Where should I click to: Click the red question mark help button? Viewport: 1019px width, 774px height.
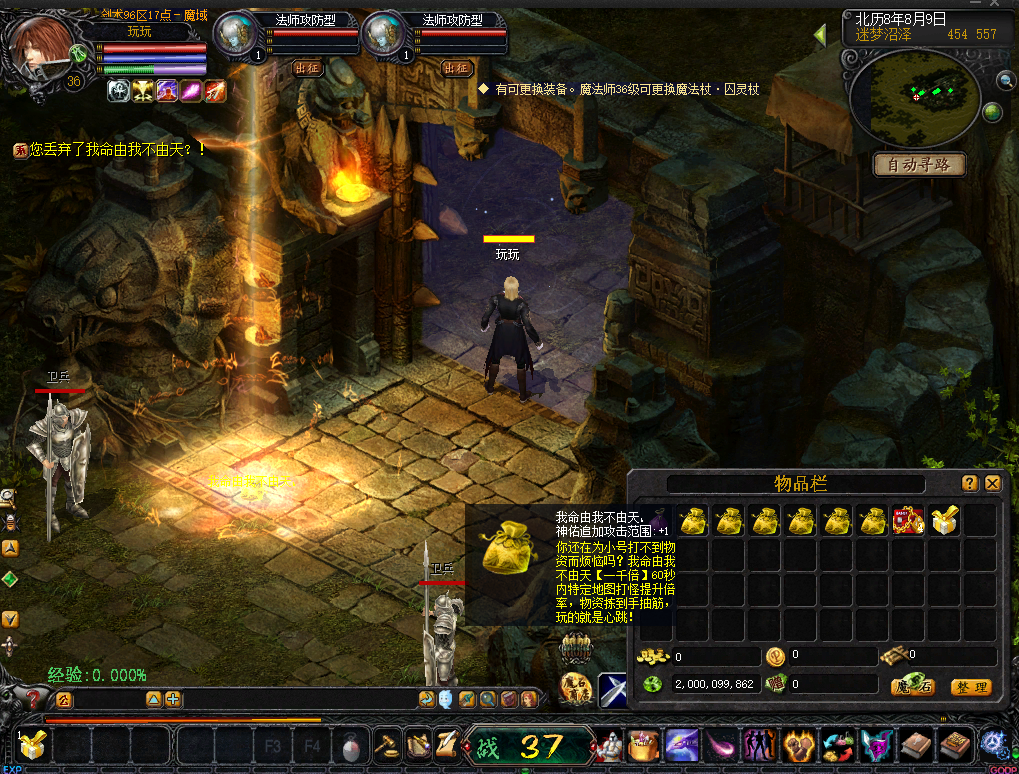pos(34,699)
